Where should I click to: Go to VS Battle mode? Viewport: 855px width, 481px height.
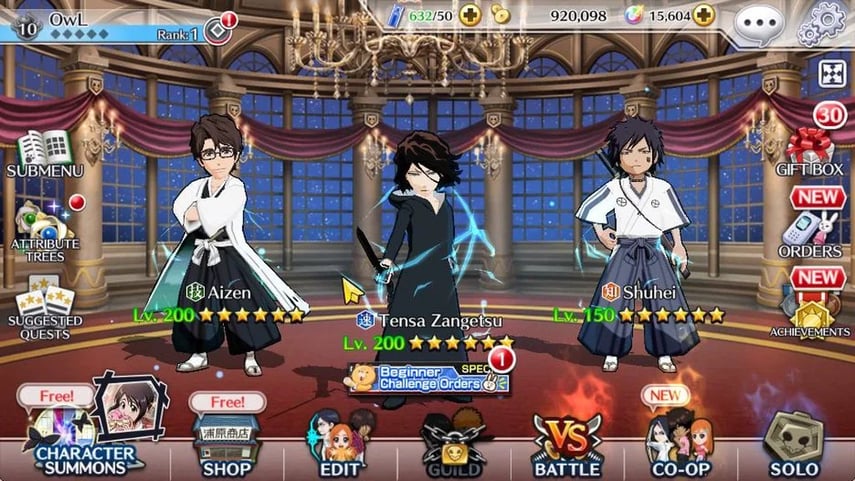568,443
